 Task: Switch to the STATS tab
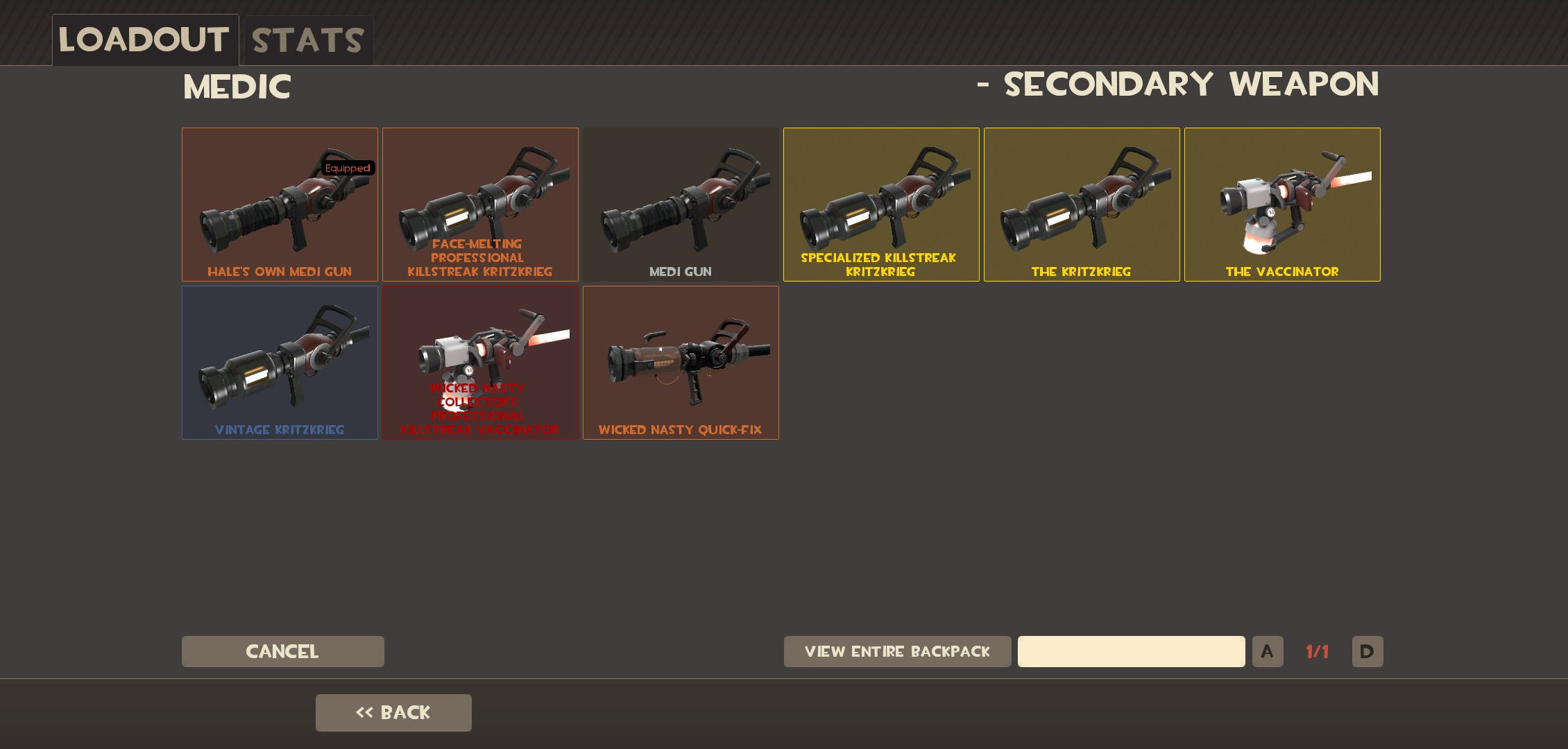pos(306,40)
